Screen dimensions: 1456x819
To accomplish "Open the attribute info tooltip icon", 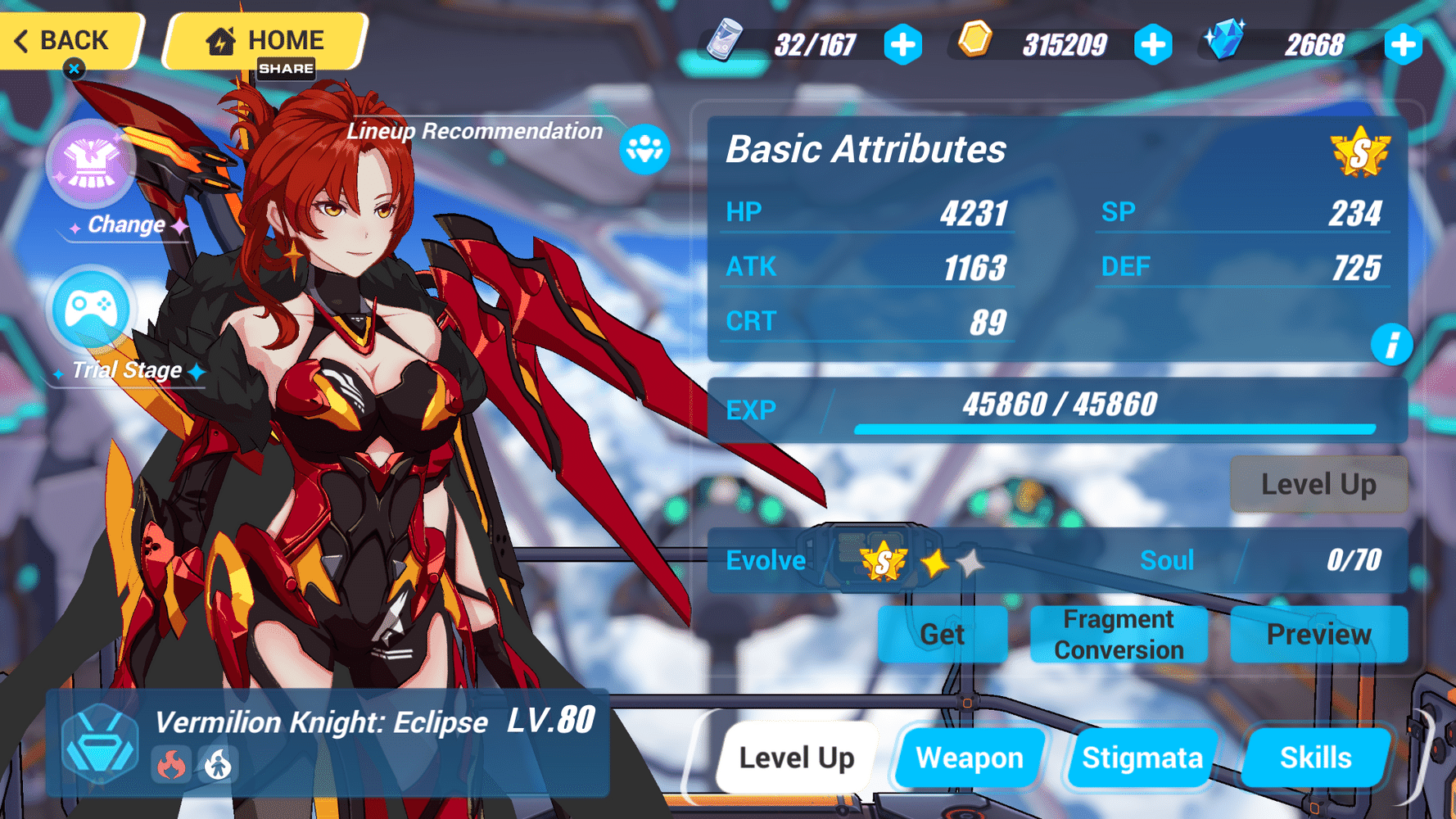I will click(1392, 345).
